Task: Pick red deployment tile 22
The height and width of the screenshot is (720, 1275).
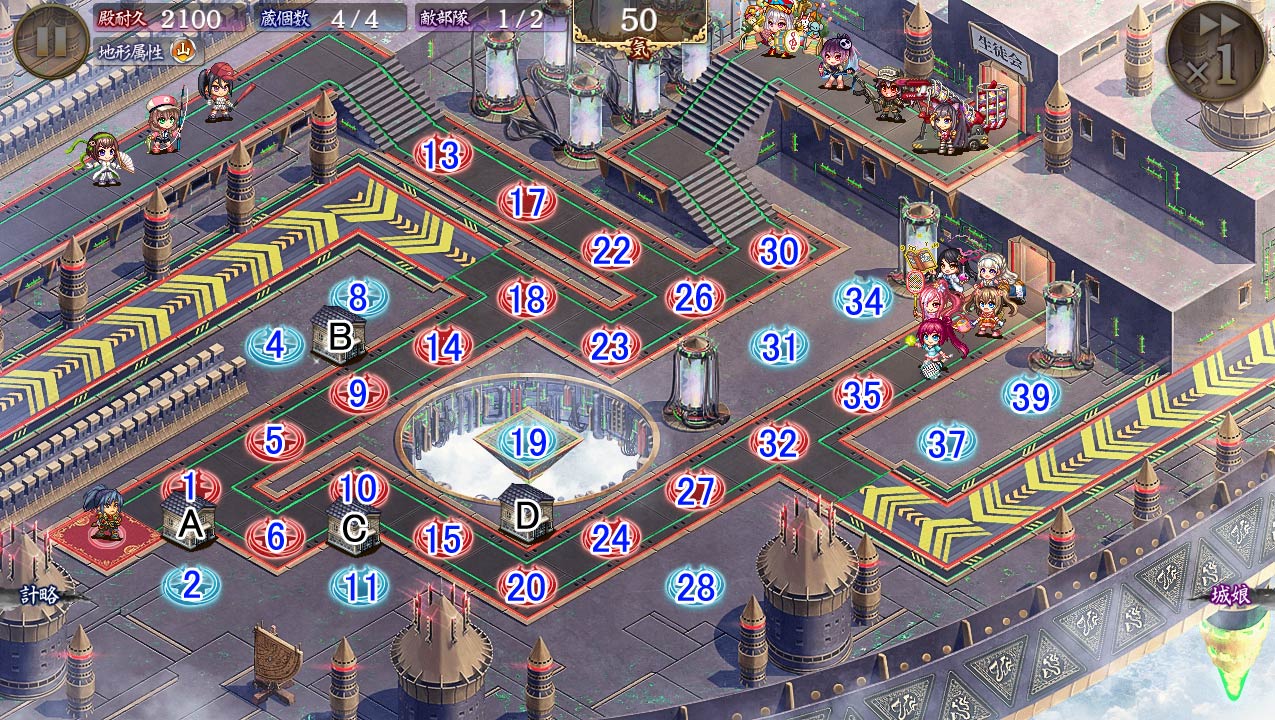Action: (x=611, y=251)
